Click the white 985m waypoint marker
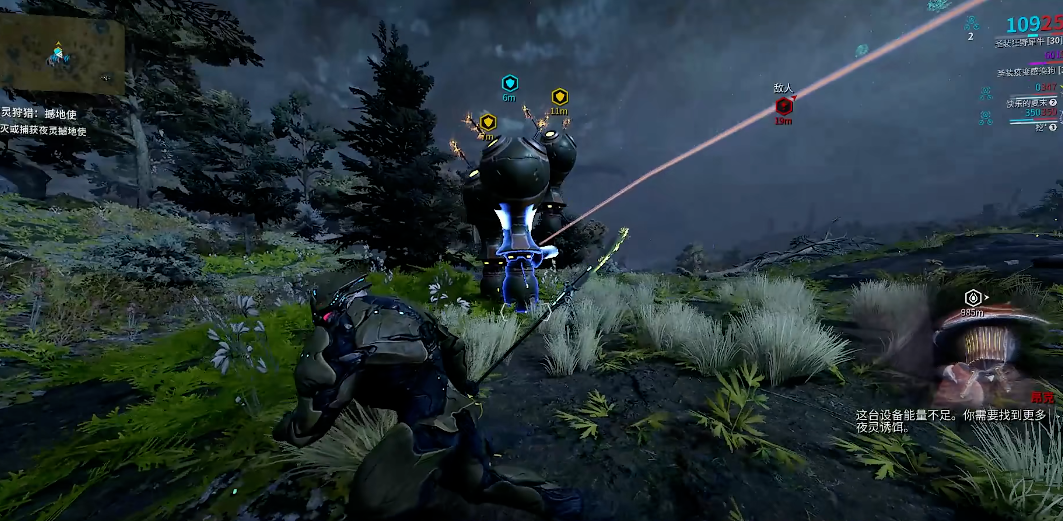1063x521 pixels. point(972,298)
